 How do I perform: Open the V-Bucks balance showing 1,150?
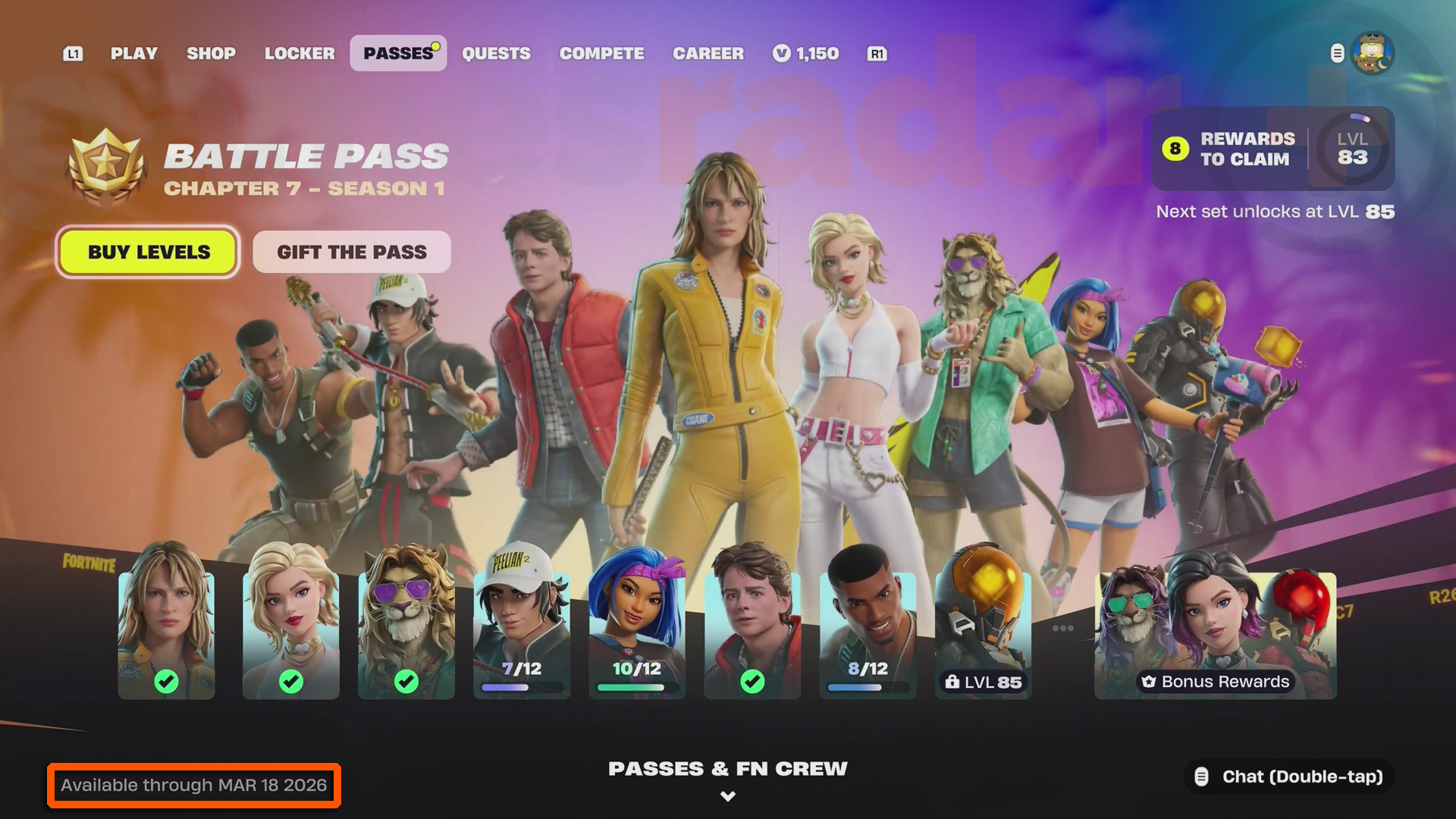click(x=806, y=53)
